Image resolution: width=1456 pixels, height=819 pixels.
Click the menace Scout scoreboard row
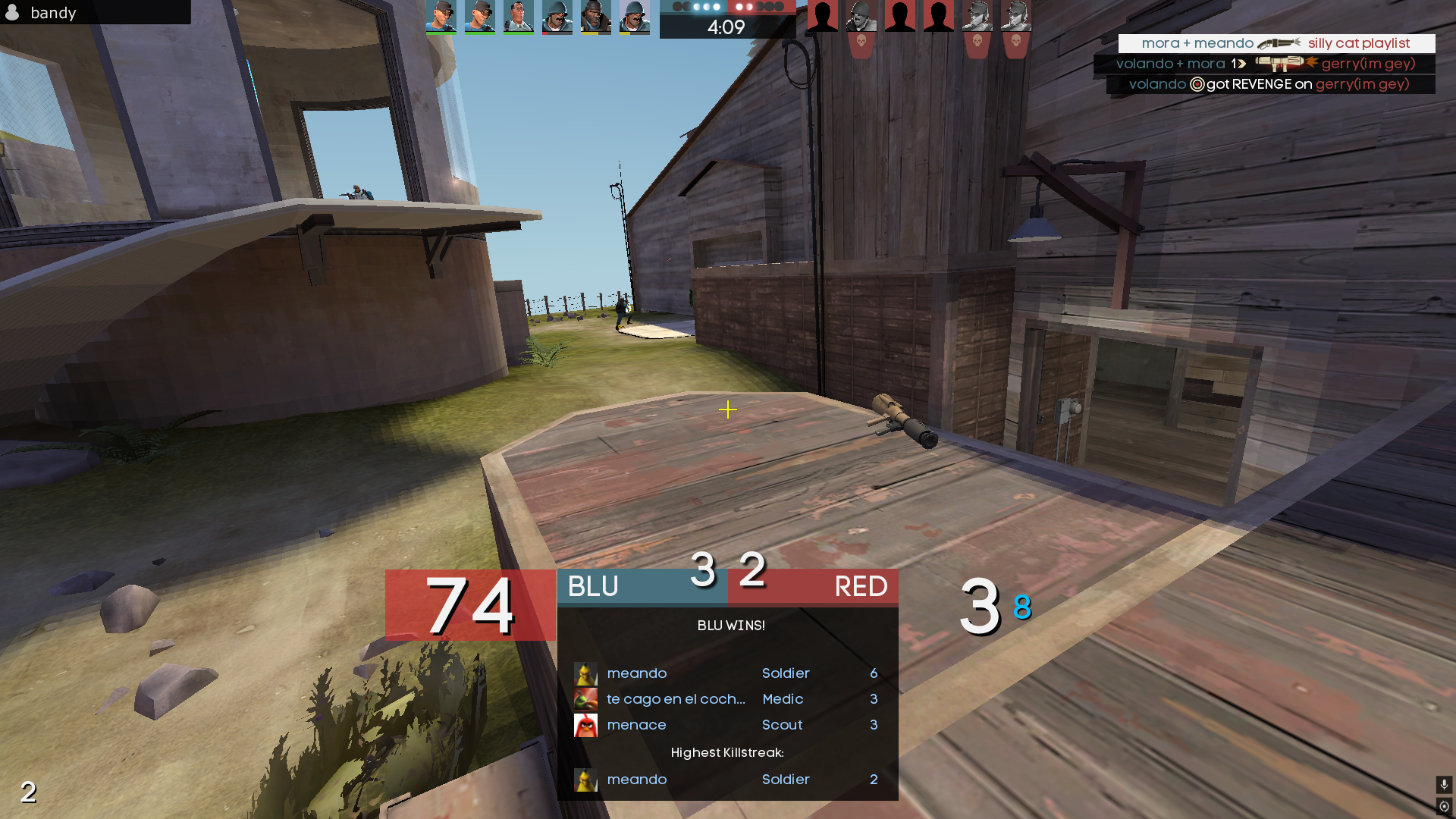click(726, 725)
